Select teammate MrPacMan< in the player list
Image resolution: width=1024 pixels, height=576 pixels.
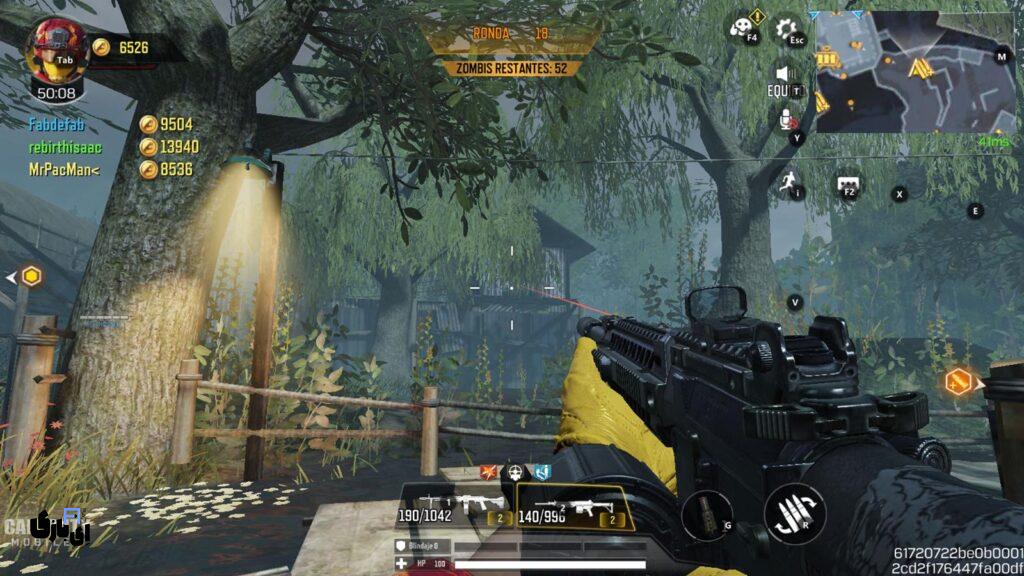[x=65, y=170]
